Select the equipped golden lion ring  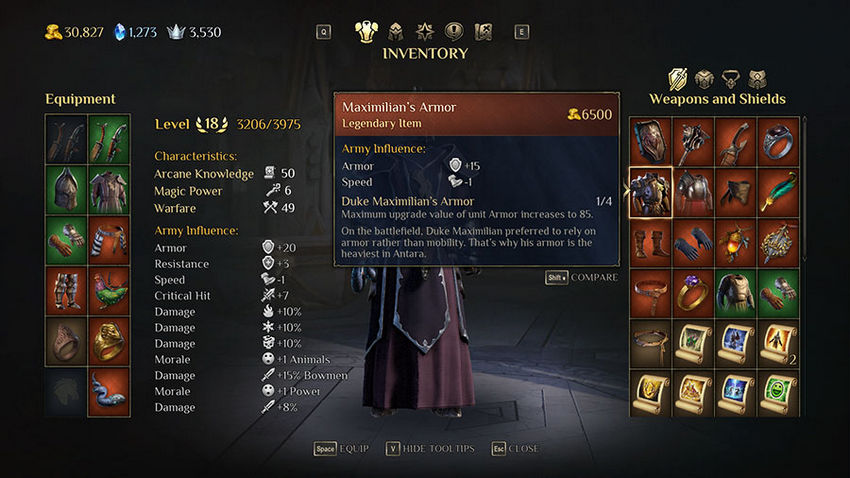pyautogui.click(x=109, y=341)
